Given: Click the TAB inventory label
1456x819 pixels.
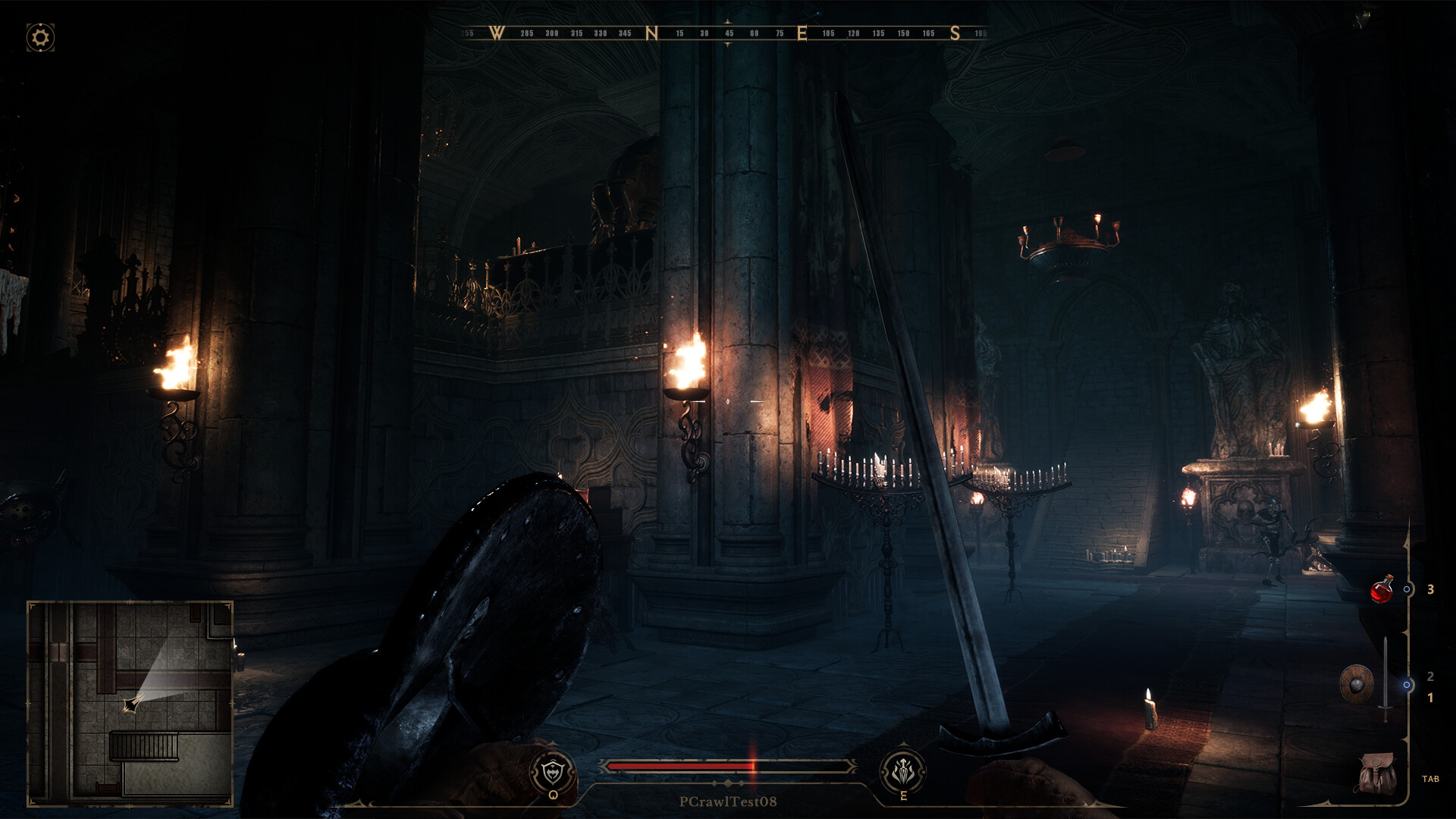Looking at the screenshot, I should click(1431, 779).
